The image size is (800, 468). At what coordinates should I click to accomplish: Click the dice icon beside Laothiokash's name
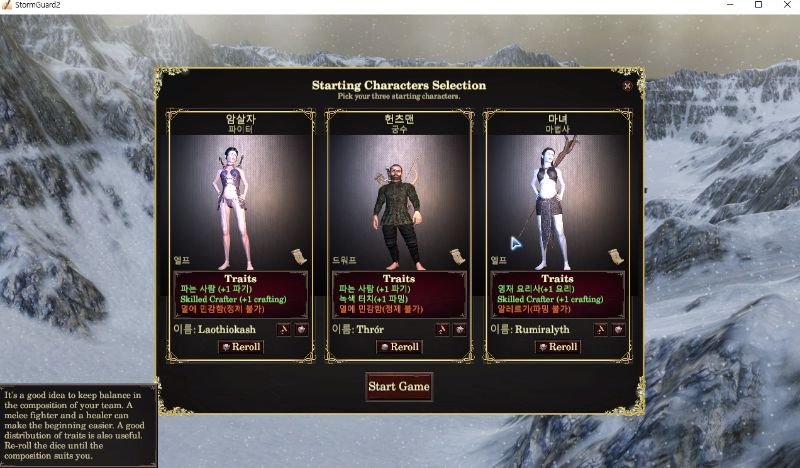click(x=300, y=329)
